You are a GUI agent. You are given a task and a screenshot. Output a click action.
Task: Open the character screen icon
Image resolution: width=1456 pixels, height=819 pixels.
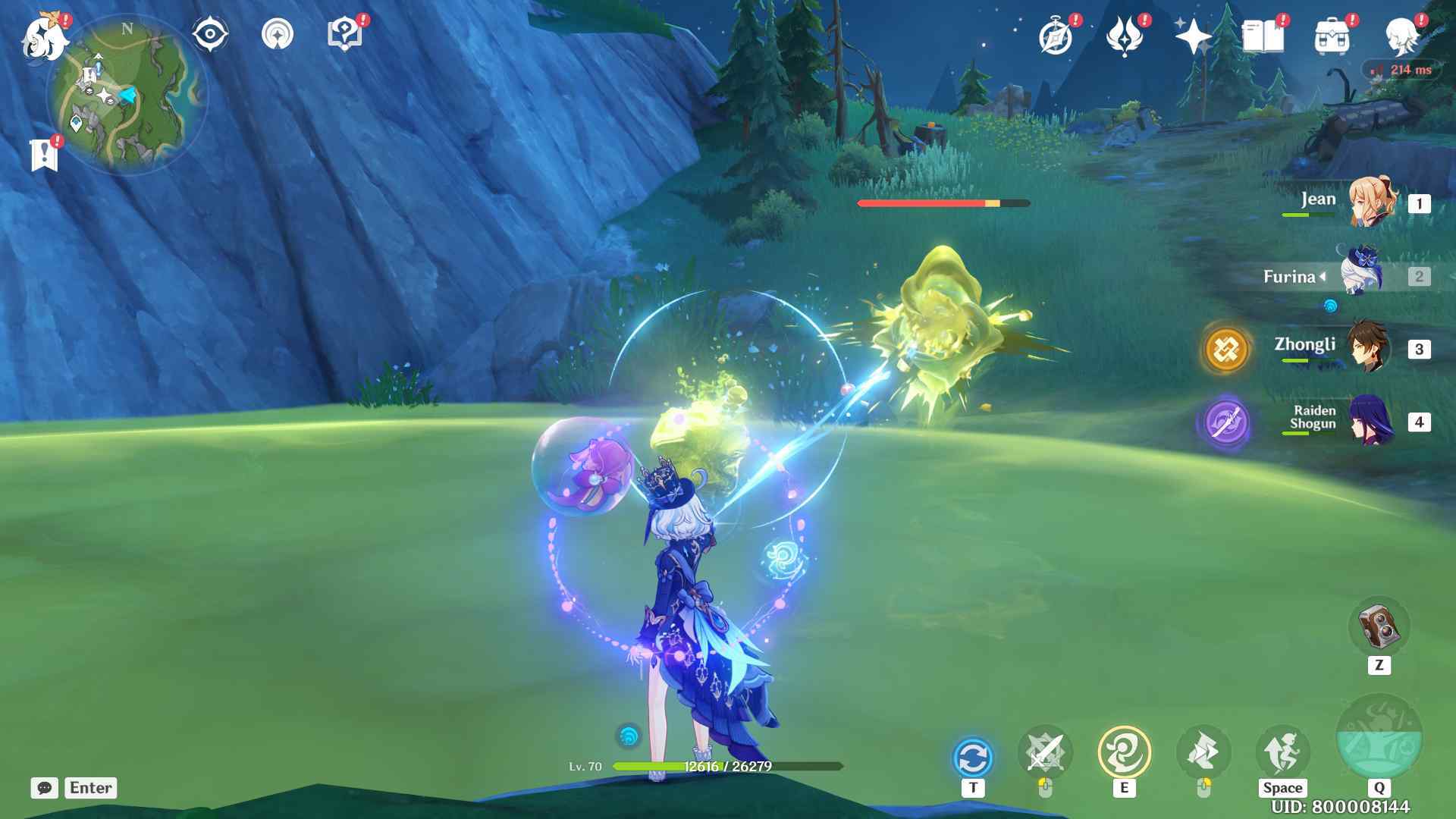click(1401, 36)
